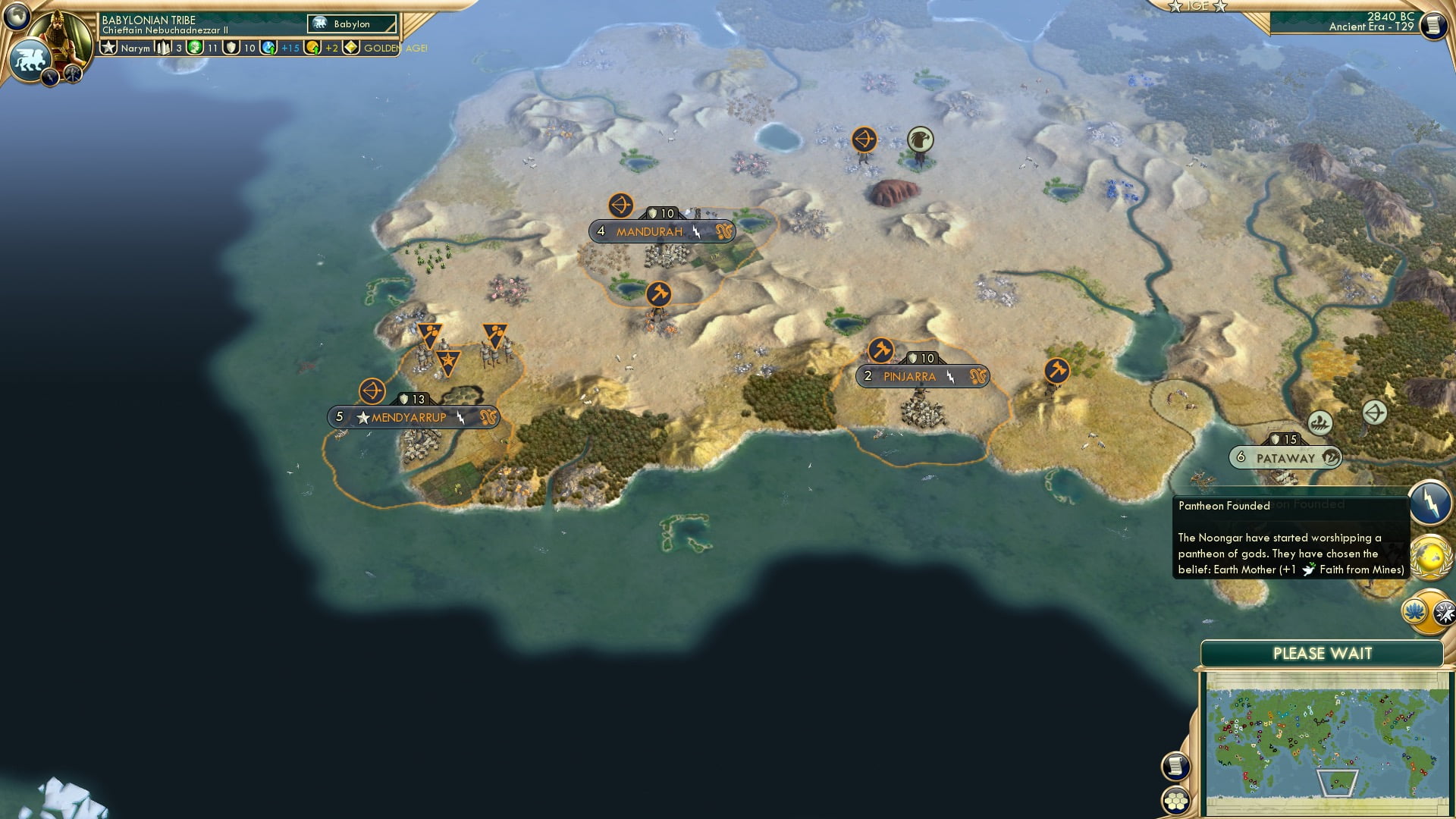Open the Pantheon Founded lotus notification
Screen dimensions: 1456x819
(1416, 611)
